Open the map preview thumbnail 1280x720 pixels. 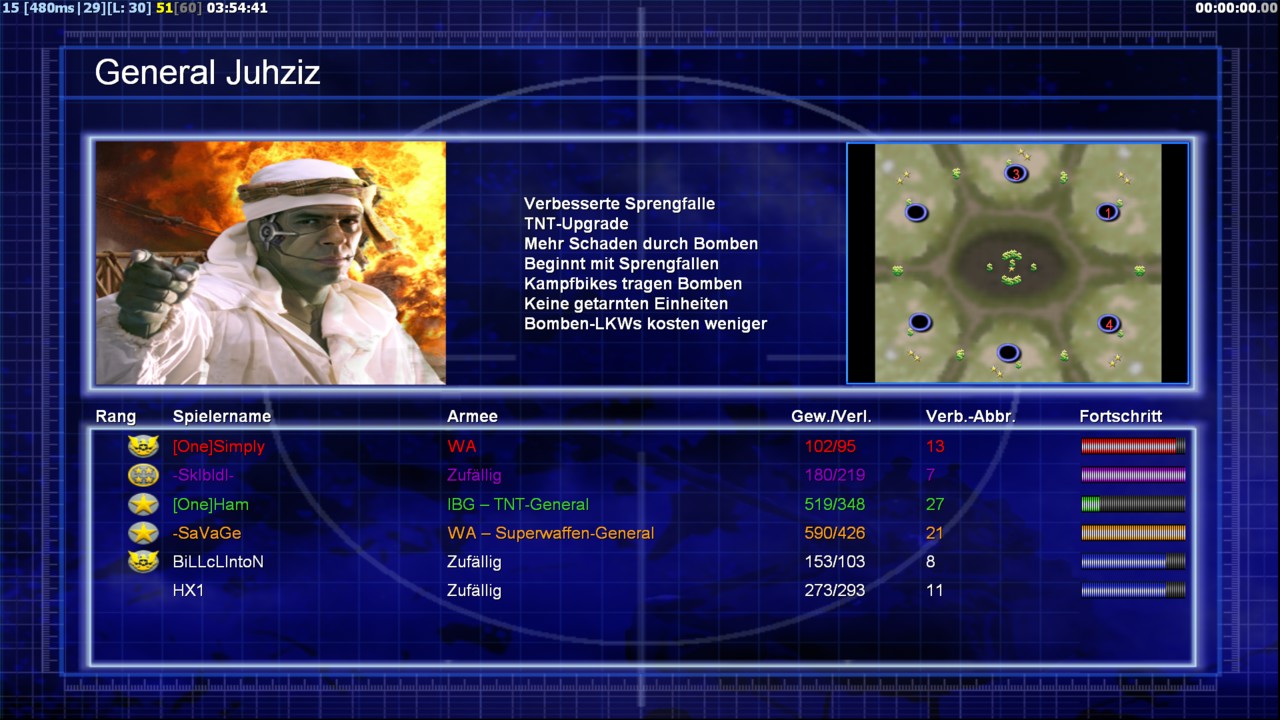pos(1018,263)
